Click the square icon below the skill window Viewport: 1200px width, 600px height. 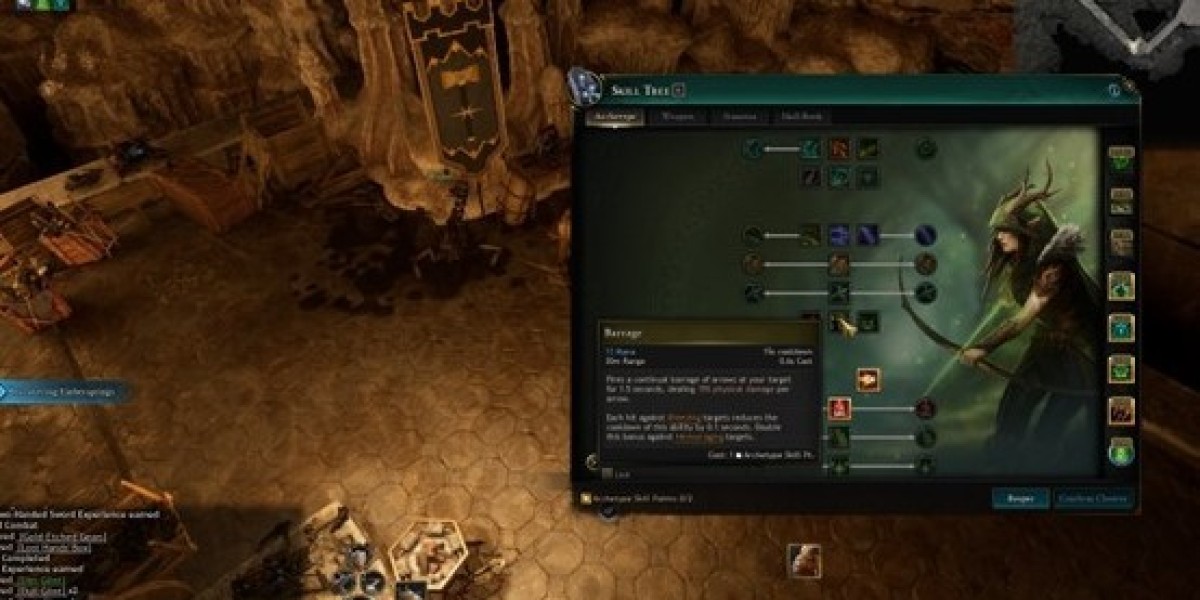tap(803, 560)
